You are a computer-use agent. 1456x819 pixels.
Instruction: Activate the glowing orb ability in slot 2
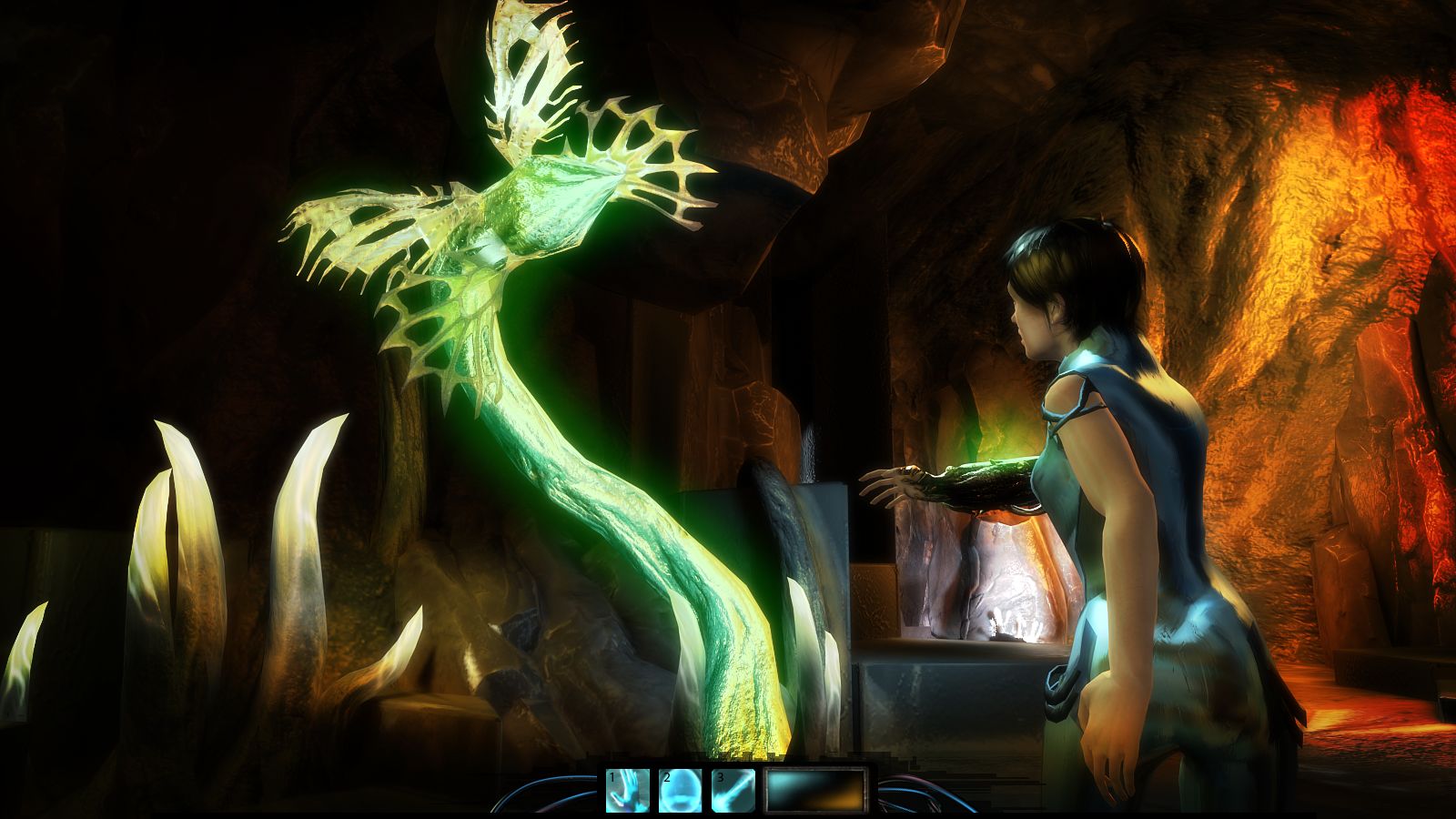(x=681, y=790)
